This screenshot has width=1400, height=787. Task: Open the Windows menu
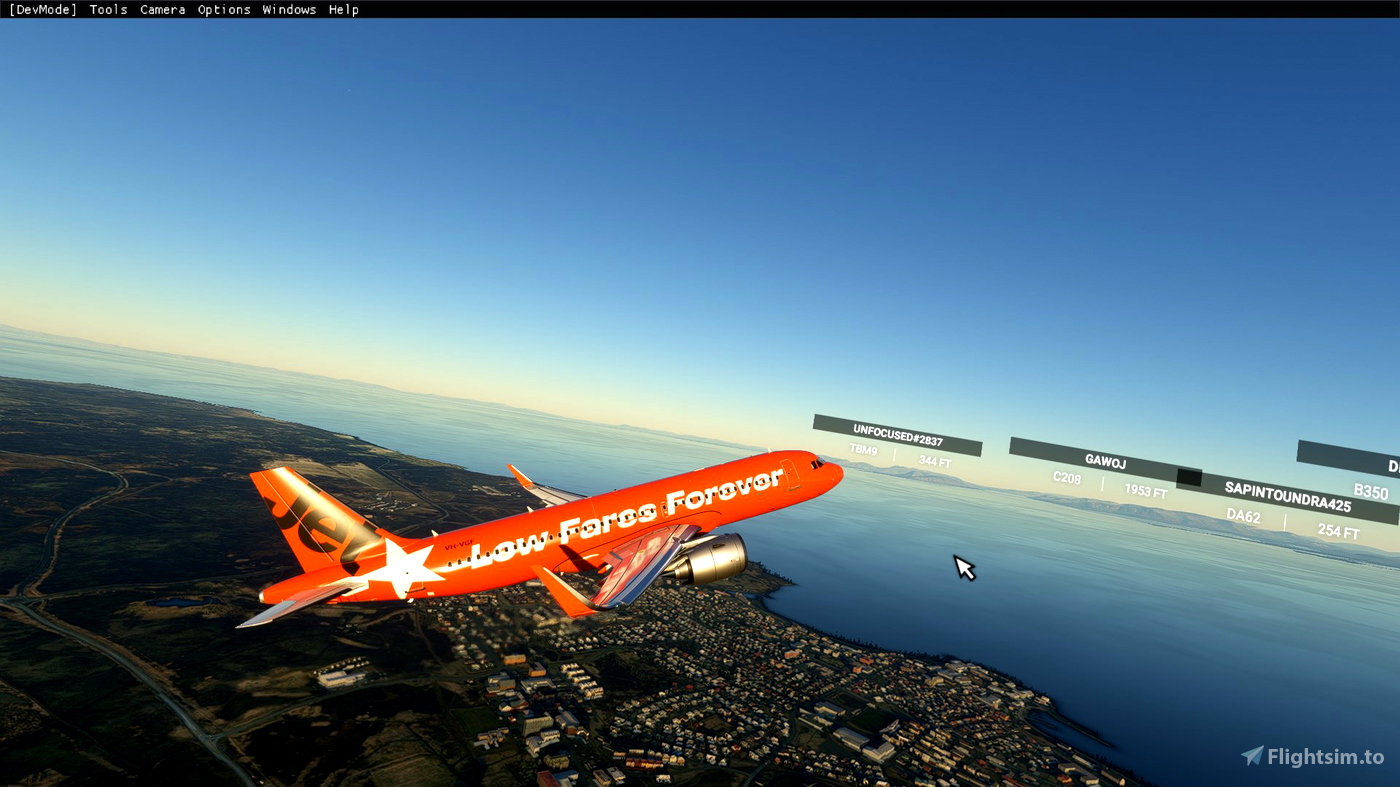(x=289, y=9)
